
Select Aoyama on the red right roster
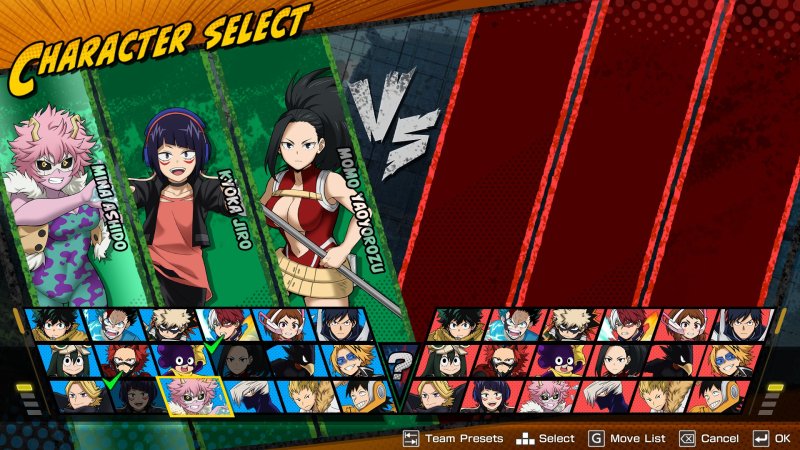[x=724, y=360]
